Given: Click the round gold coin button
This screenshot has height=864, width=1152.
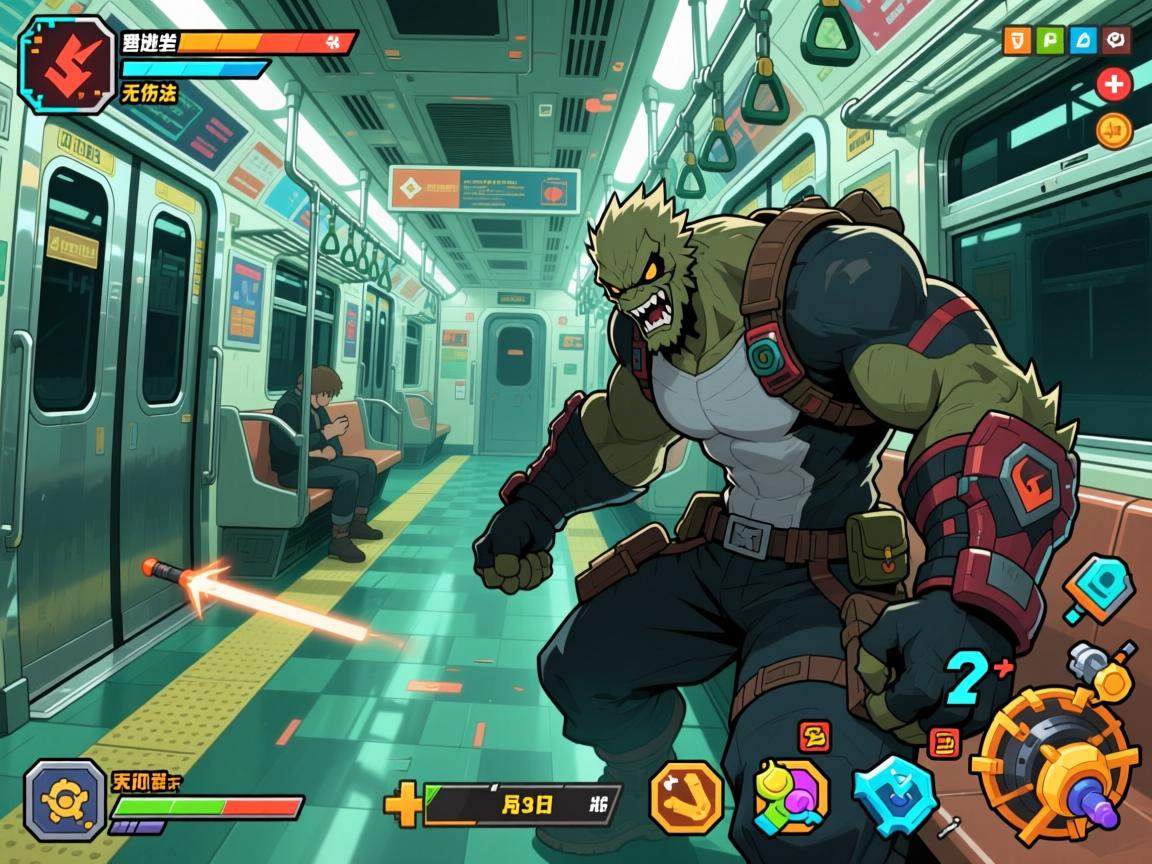Looking at the screenshot, I should click(1113, 130).
